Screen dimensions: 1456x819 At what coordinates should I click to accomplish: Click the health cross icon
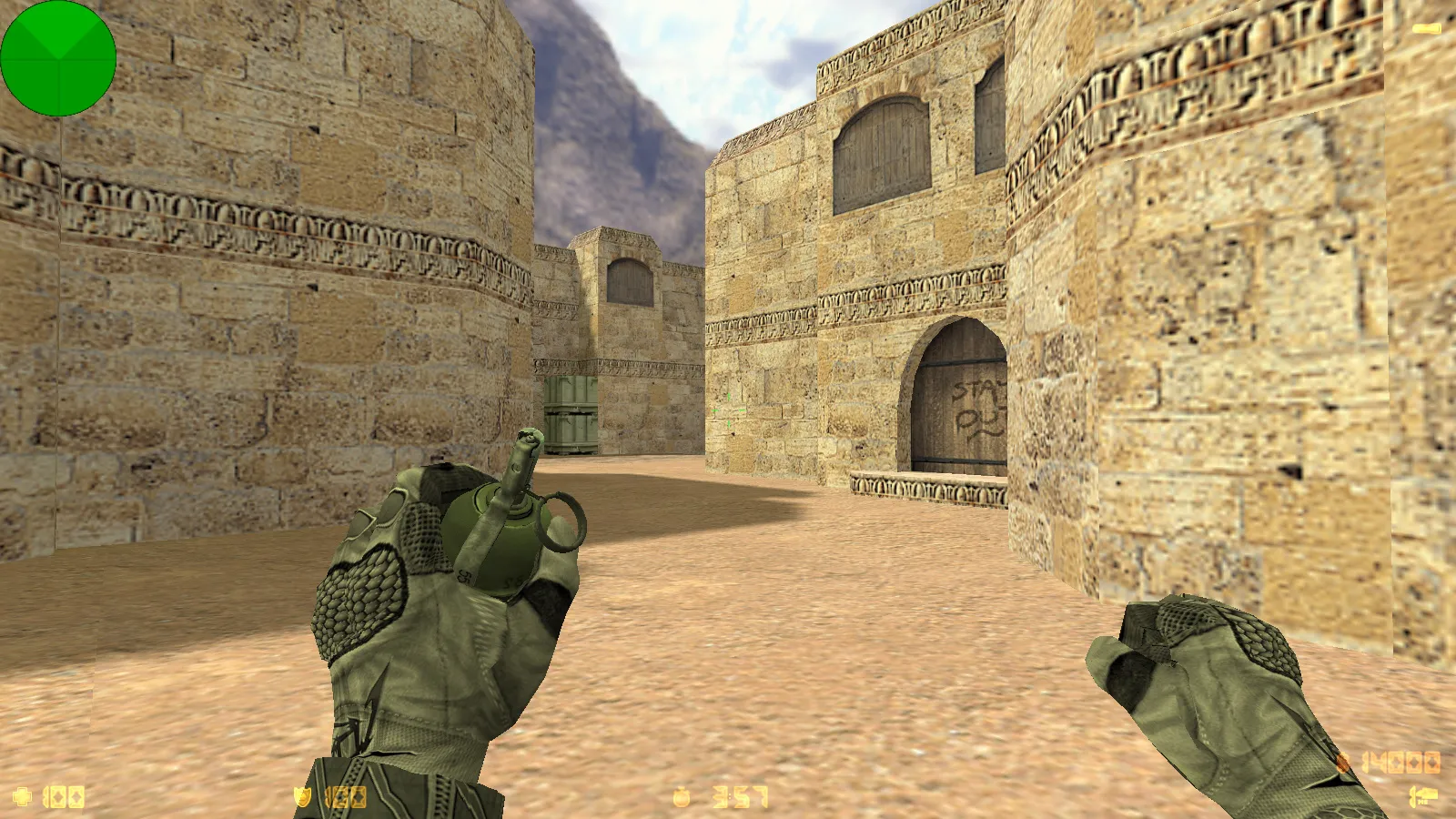[x=22, y=797]
